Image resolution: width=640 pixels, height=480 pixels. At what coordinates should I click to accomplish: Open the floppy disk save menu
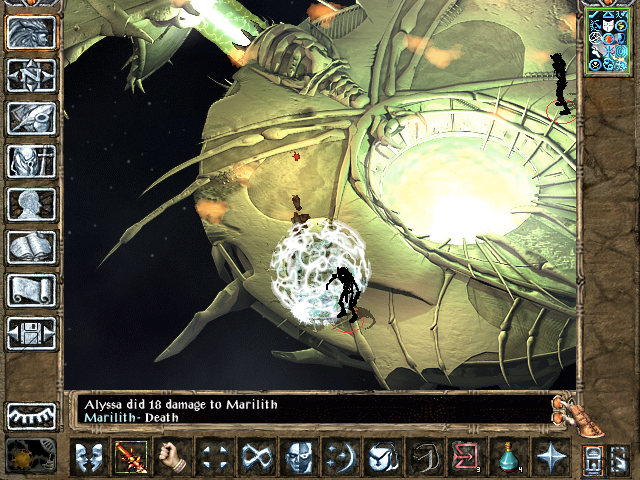(x=31, y=333)
